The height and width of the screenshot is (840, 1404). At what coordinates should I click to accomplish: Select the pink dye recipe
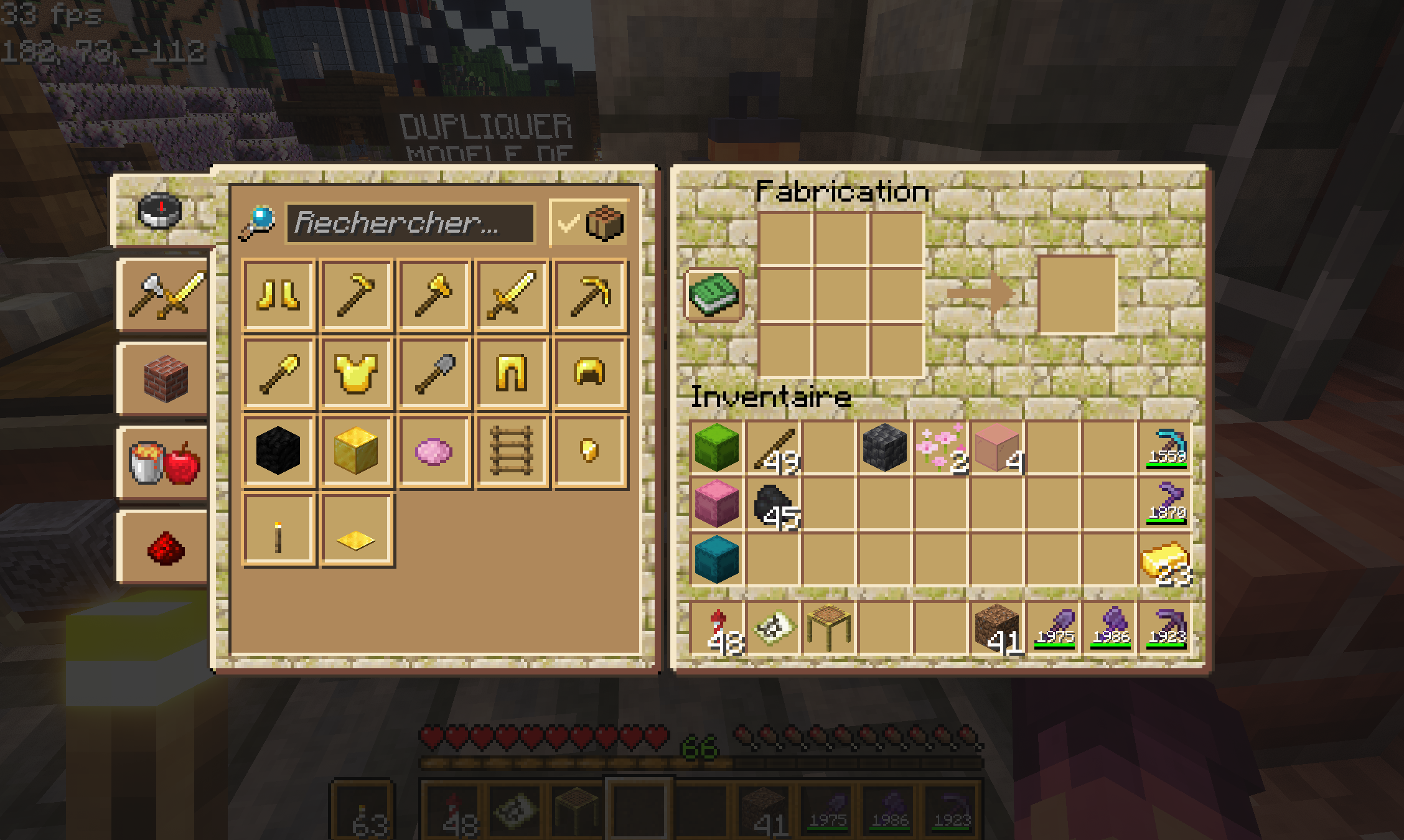tap(434, 452)
